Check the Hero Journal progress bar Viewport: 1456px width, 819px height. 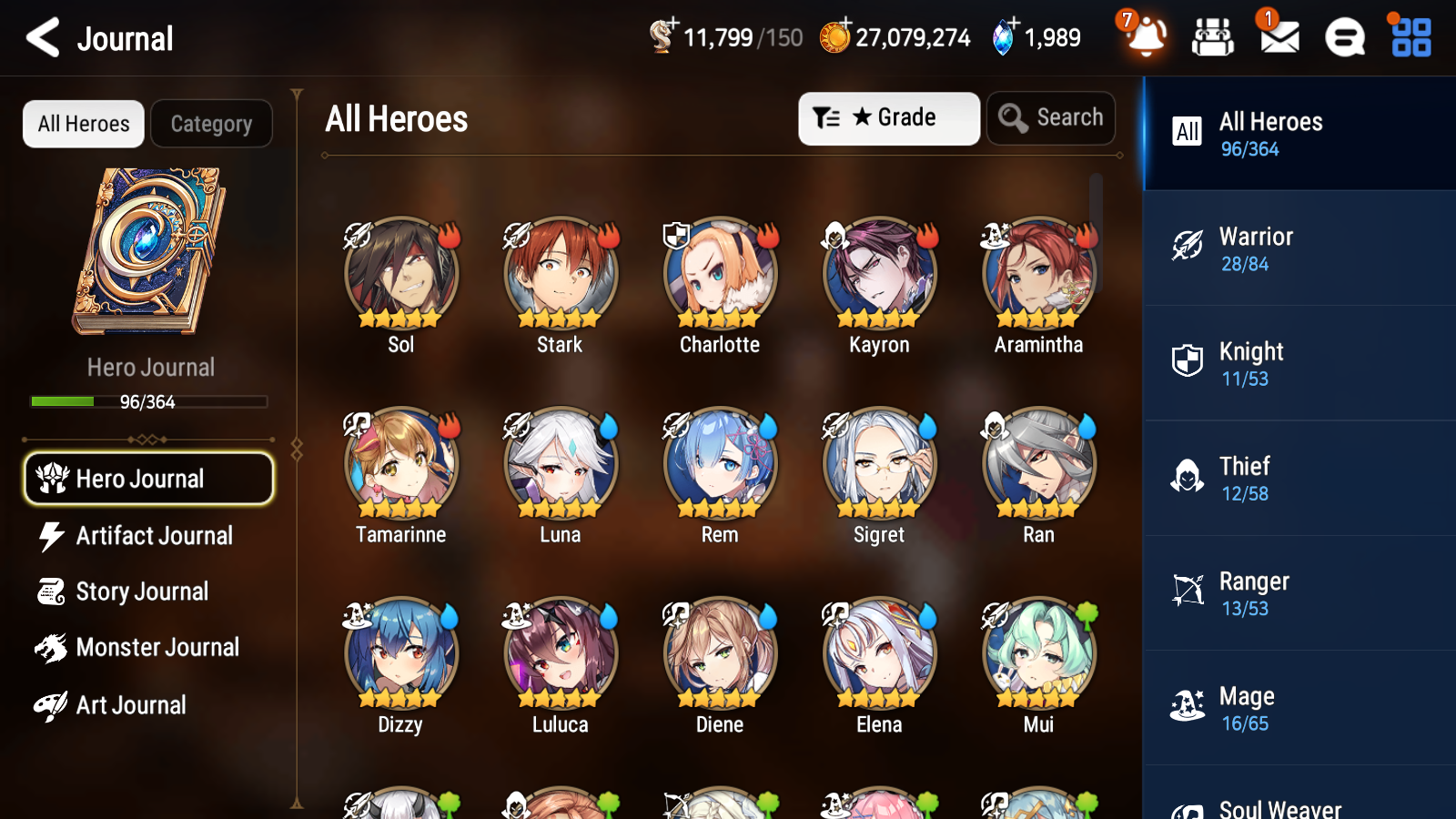[x=148, y=401]
